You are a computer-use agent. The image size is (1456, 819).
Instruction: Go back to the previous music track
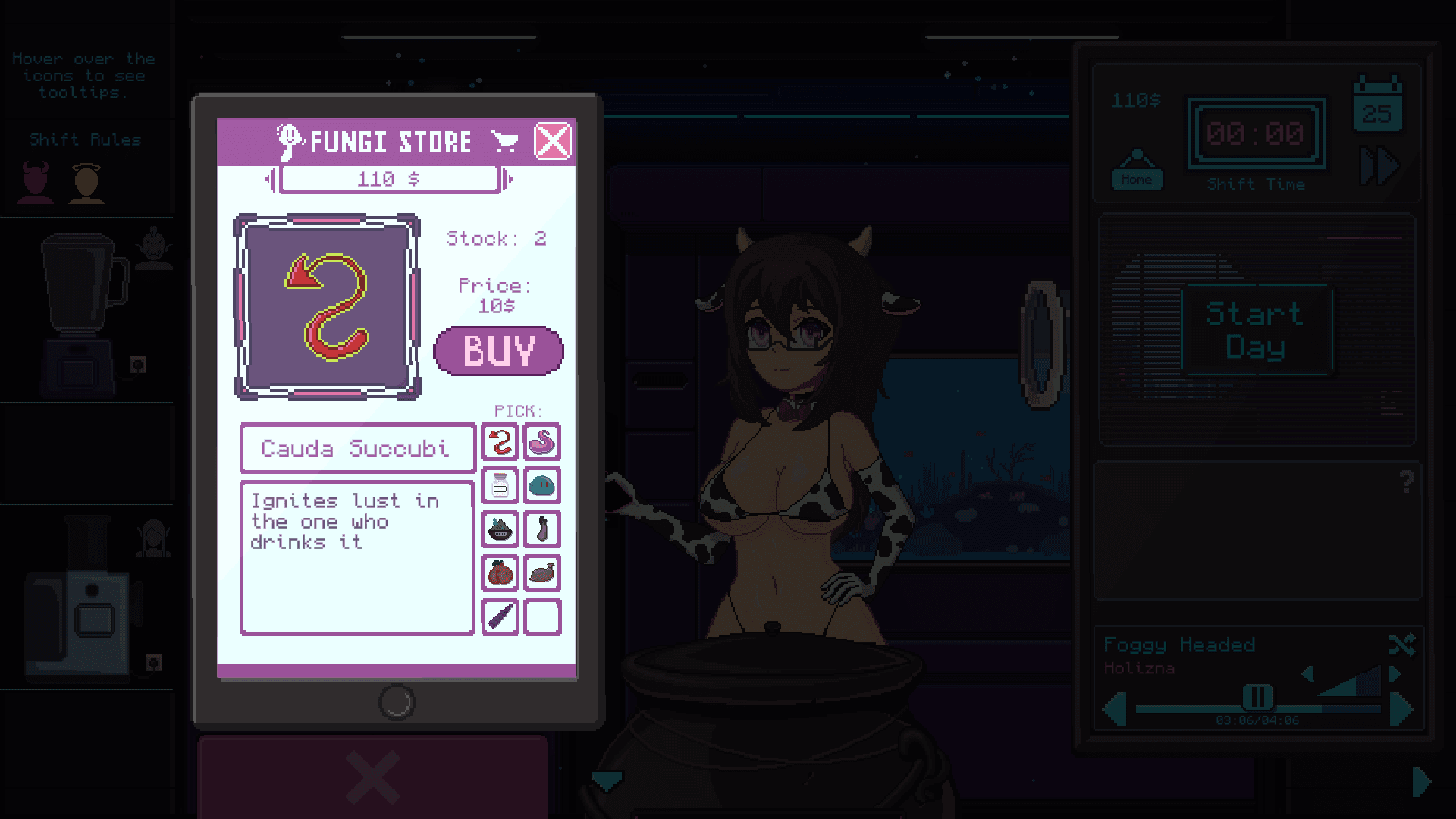1115,710
